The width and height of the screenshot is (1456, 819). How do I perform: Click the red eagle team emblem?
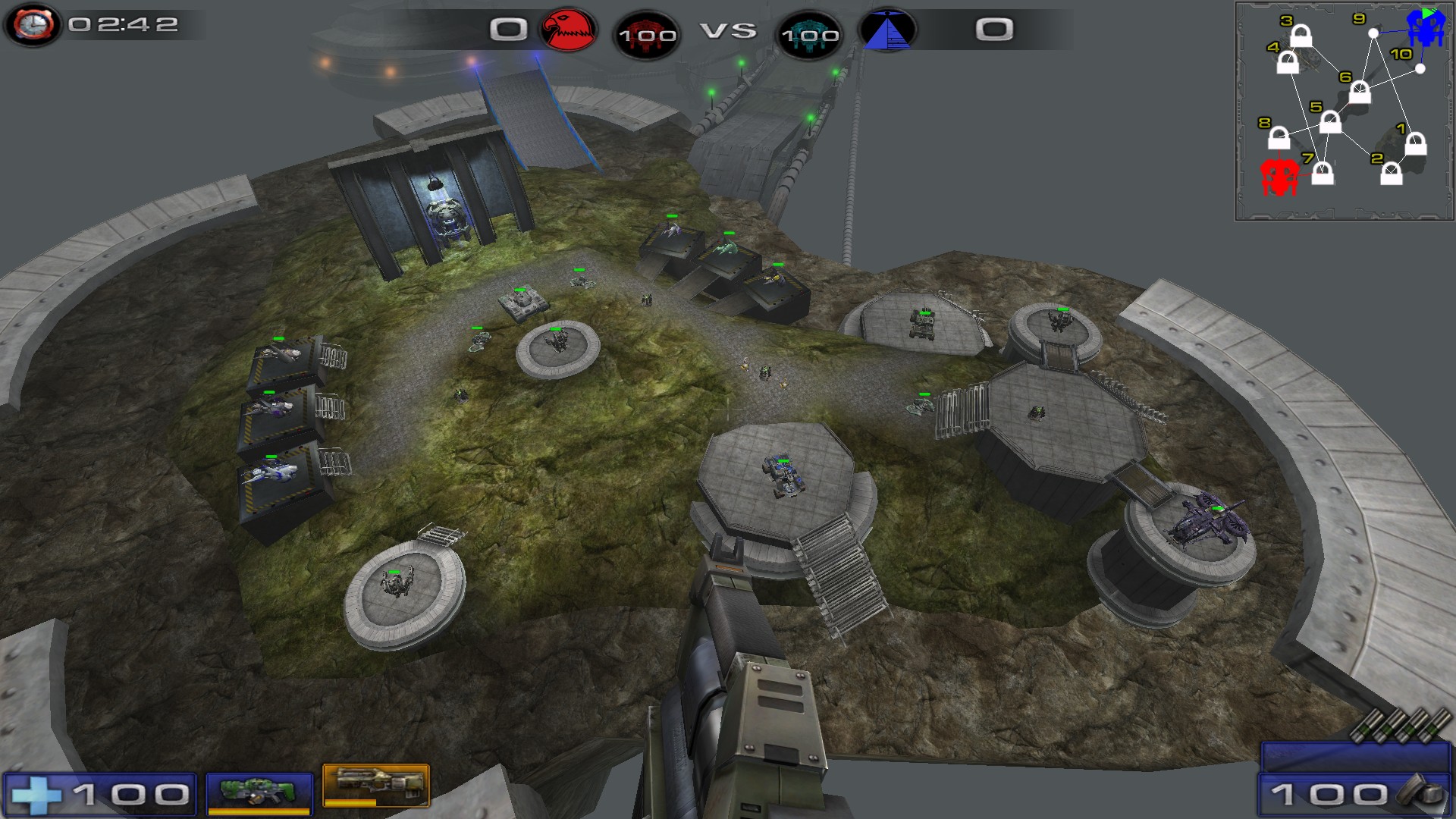[x=568, y=30]
